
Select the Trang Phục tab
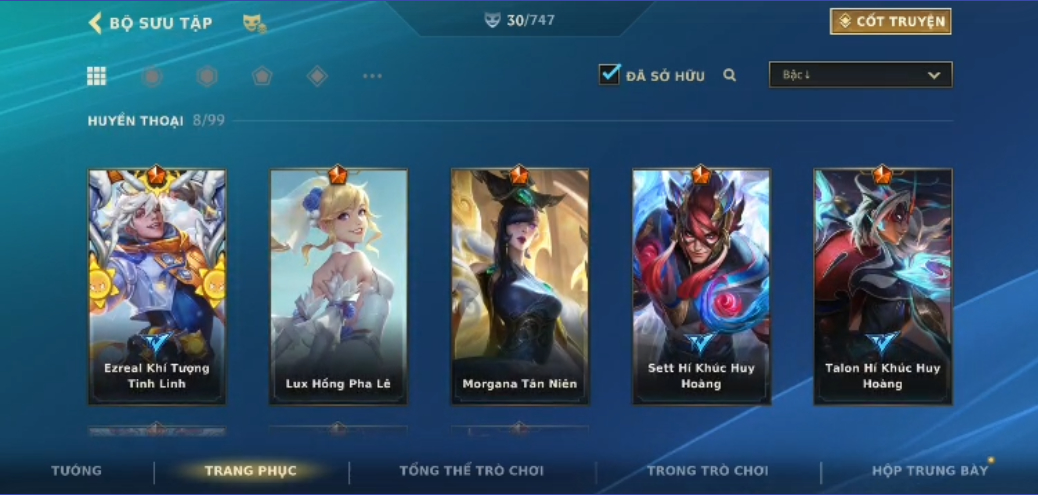tap(250, 470)
